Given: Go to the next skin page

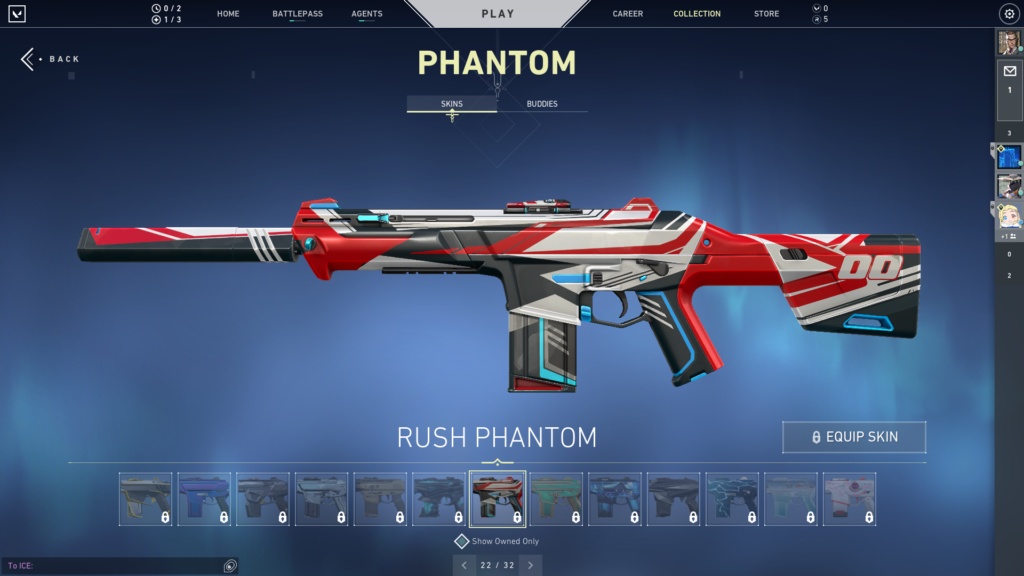Looking at the screenshot, I should pyautogui.click(x=531, y=566).
